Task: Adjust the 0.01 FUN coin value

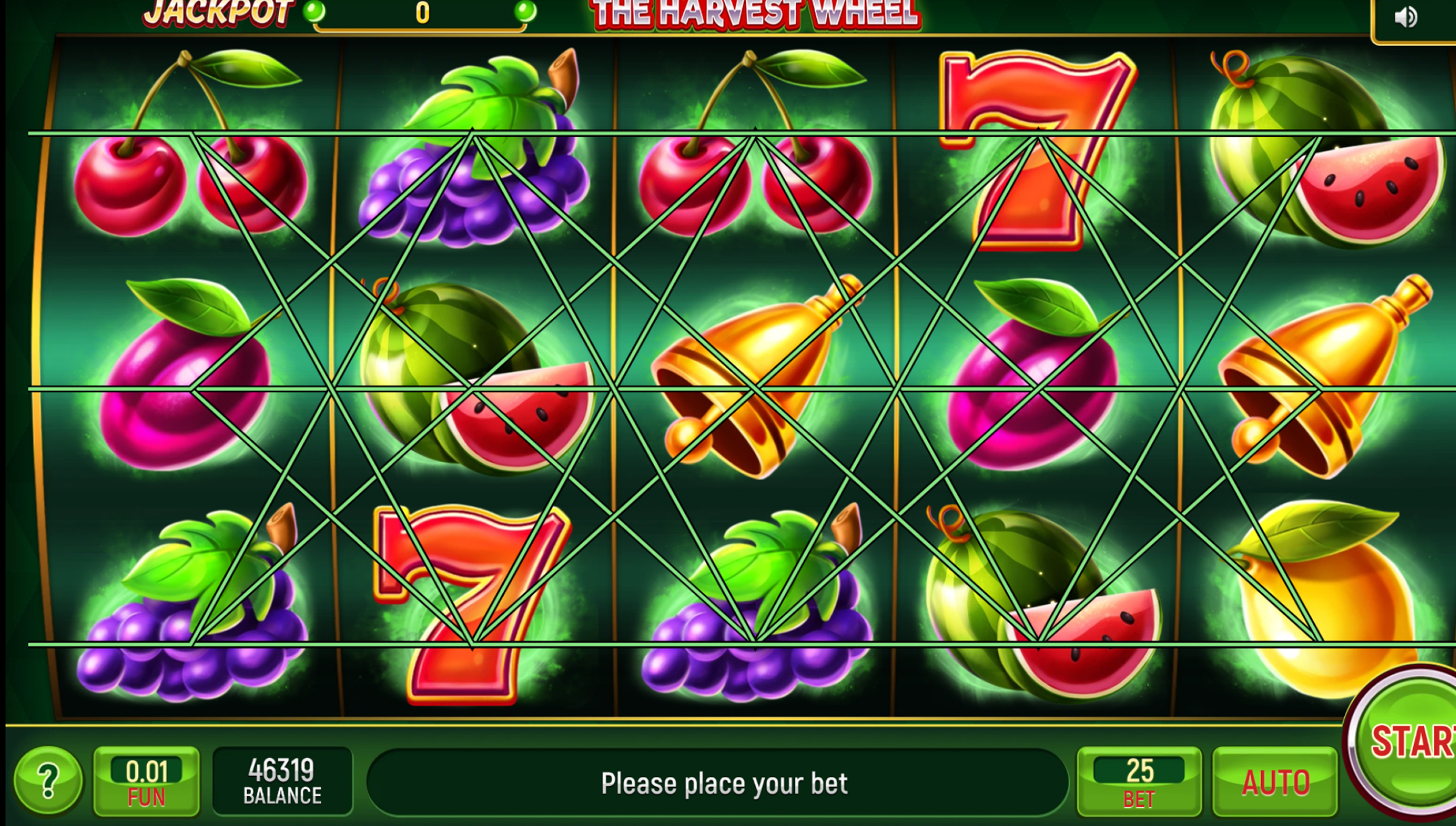Action: 146,782
